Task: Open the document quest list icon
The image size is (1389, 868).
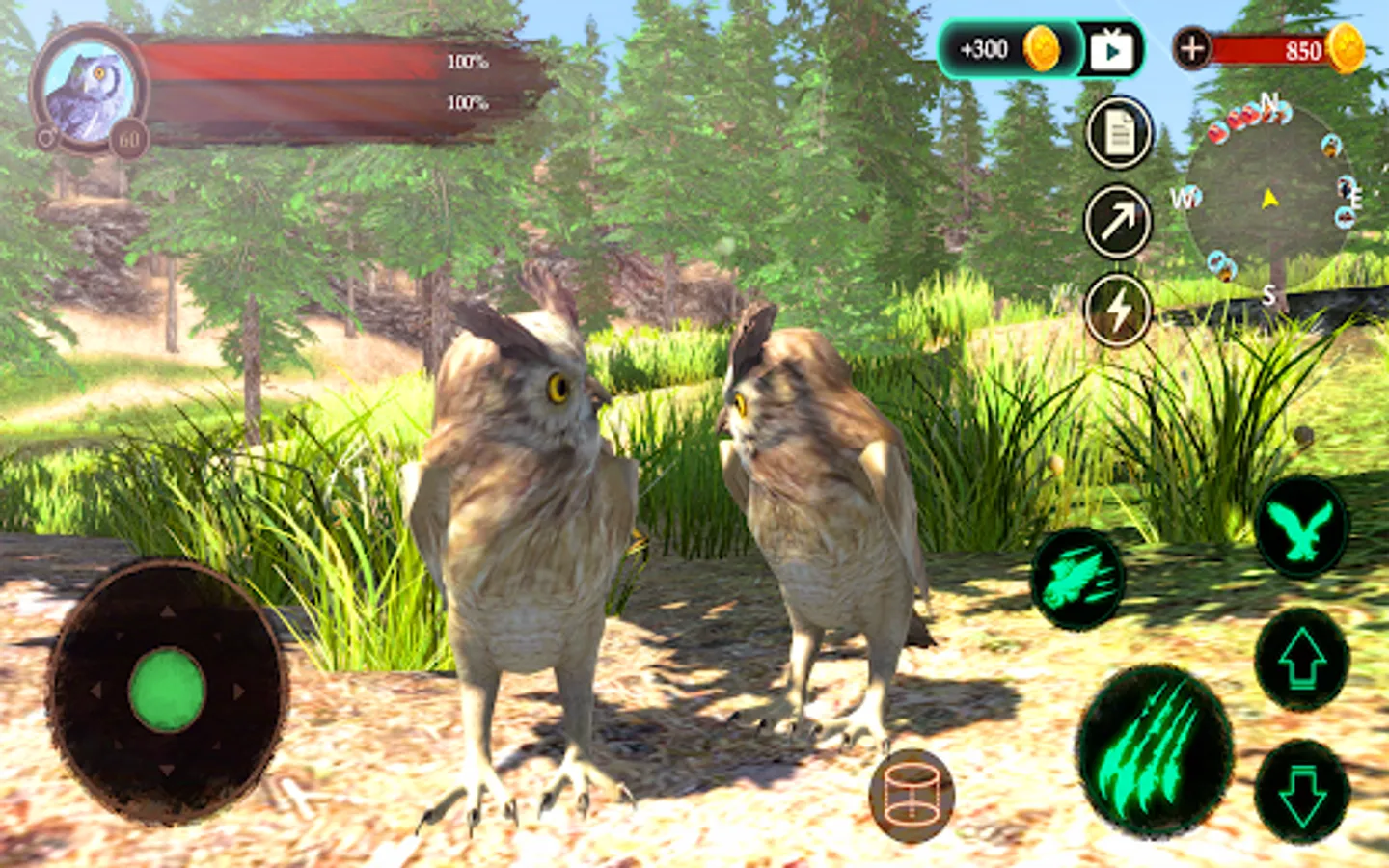Action: (x=1119, y=133)
